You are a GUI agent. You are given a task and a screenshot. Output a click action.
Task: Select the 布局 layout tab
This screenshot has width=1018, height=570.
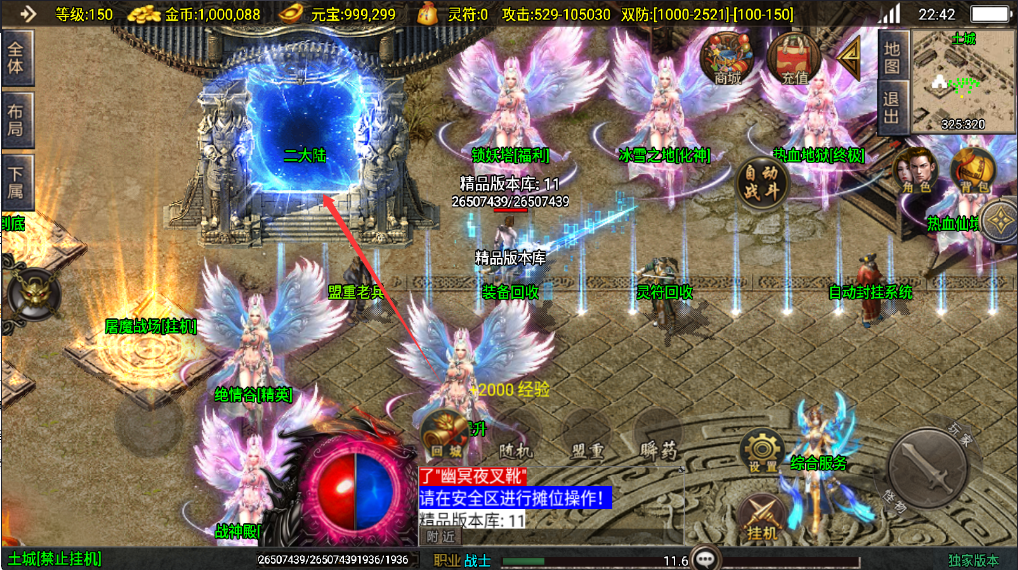coord(18,118)
